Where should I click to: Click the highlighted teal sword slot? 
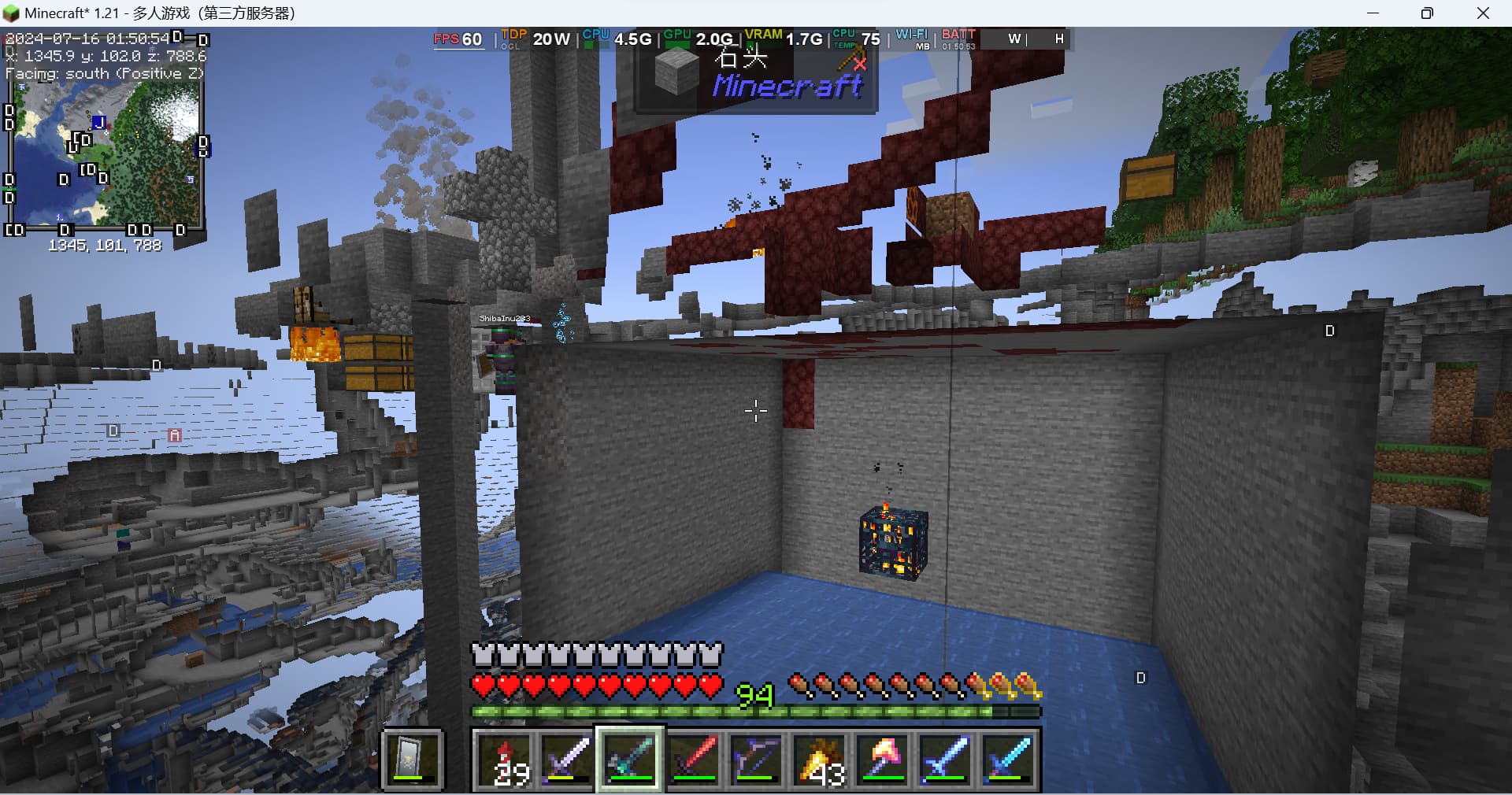coord(630,760)
